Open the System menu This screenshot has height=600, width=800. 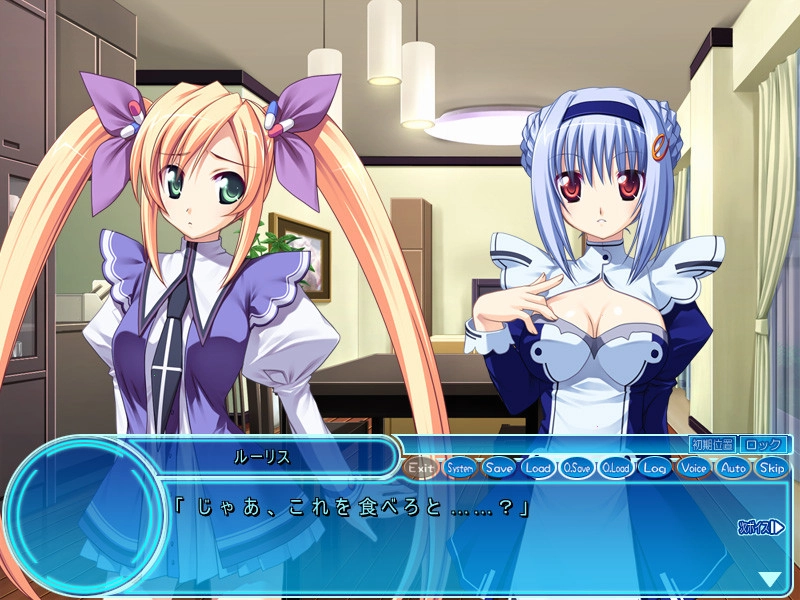point(460,467)
